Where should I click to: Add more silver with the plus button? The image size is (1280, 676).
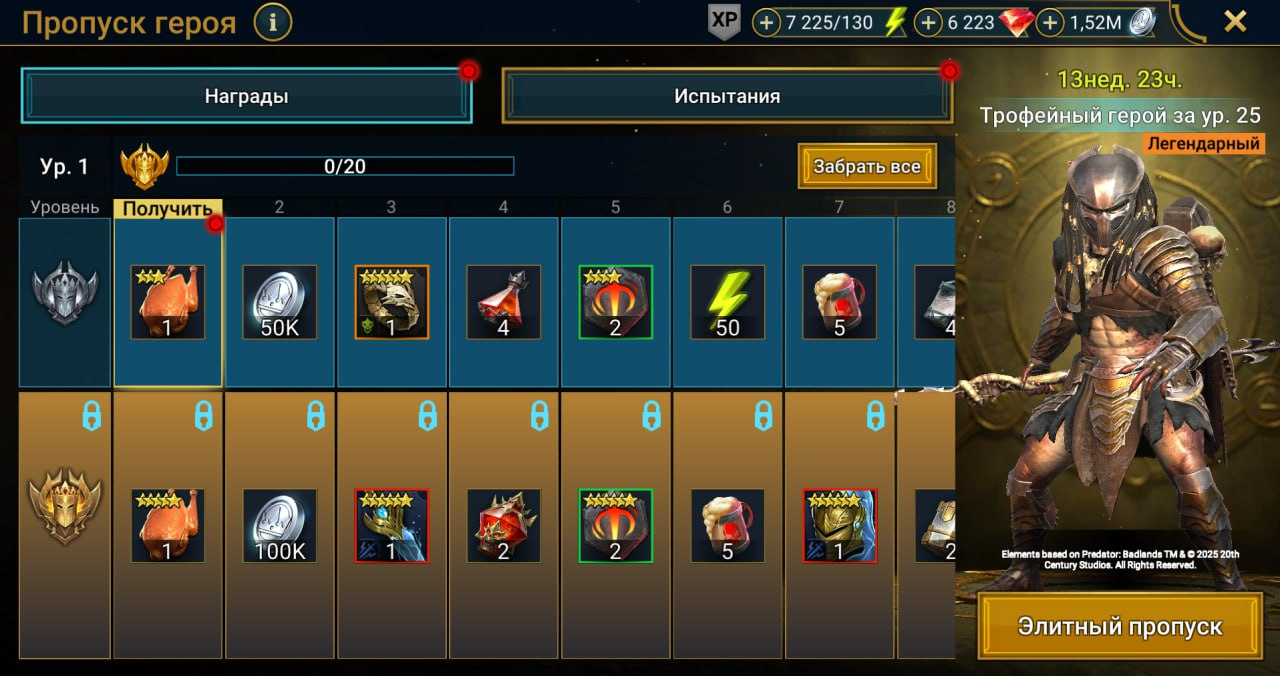pyautogui.click(x=1050, y=22)
